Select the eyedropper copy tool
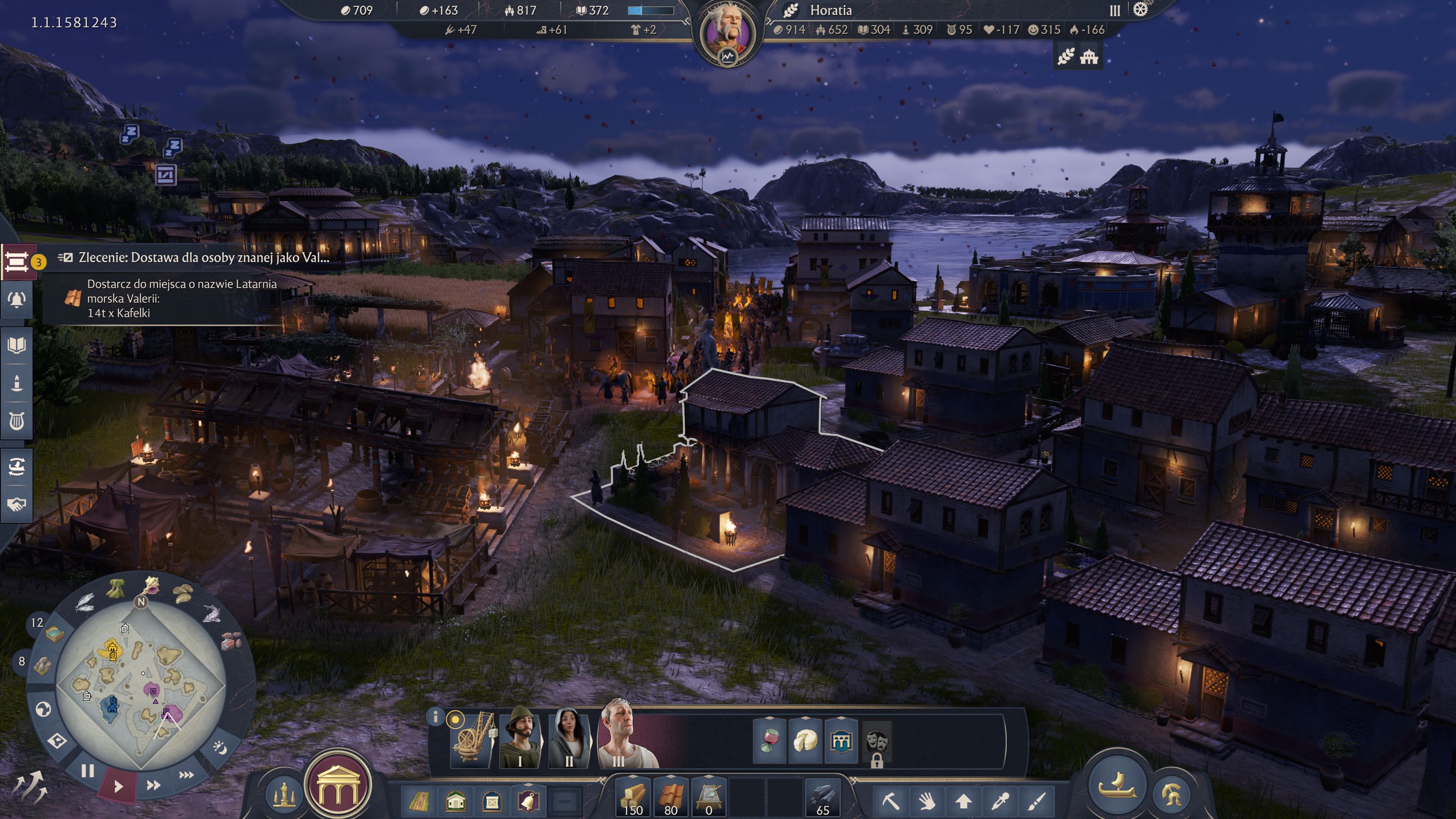Viewport: 1456px width, 819px height. coord(1001,801)
